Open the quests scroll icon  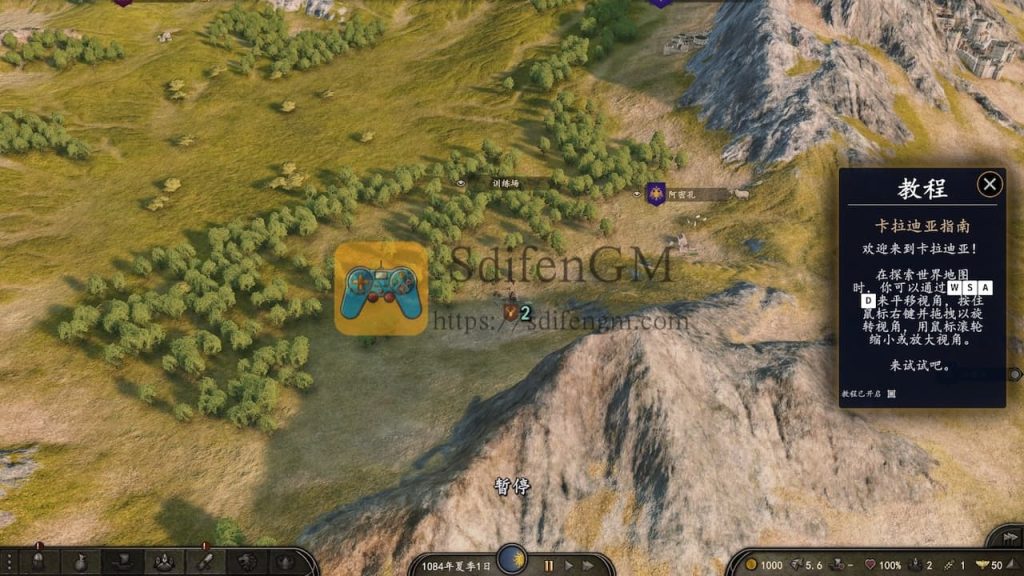pos(203,562)
